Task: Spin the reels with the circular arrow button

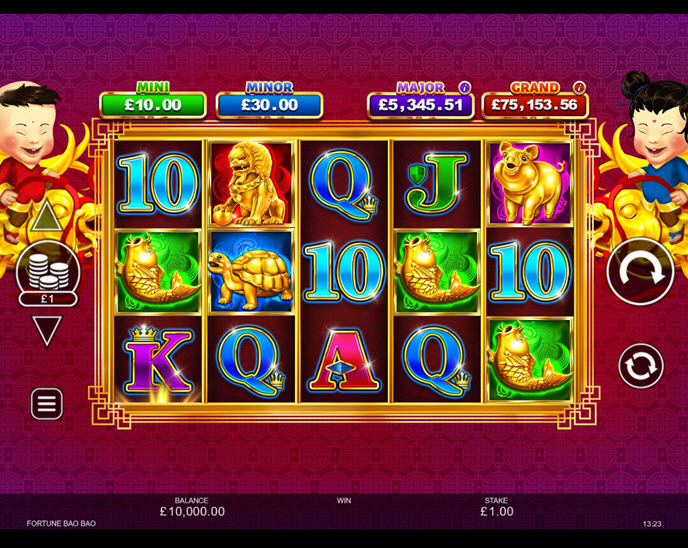Action: tap(640, 272)
